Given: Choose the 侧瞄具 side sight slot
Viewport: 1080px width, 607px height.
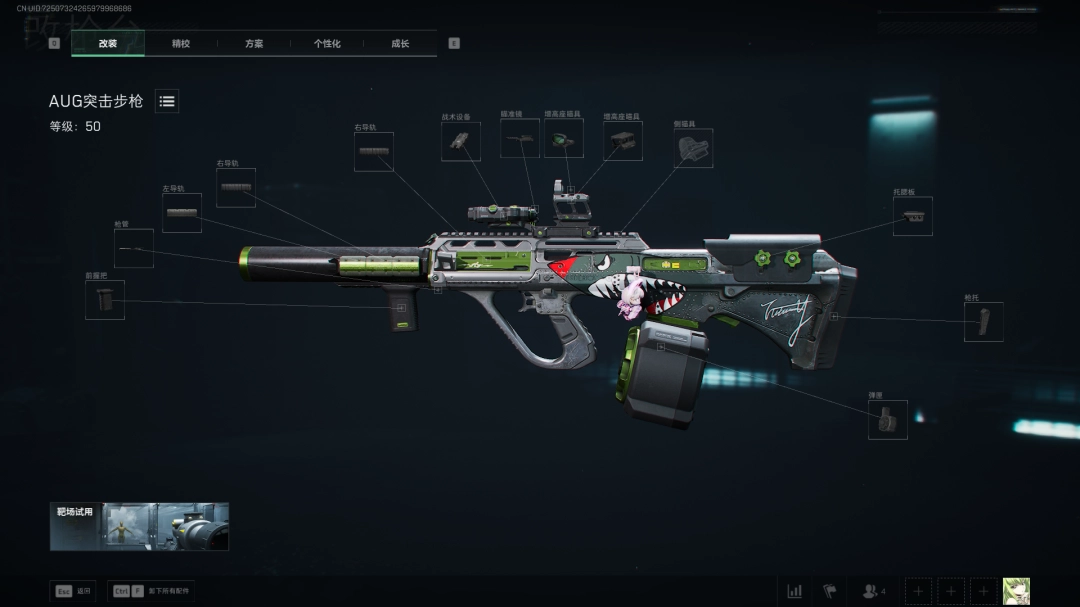Looking at the screenshot, I should tap(693, 148).
